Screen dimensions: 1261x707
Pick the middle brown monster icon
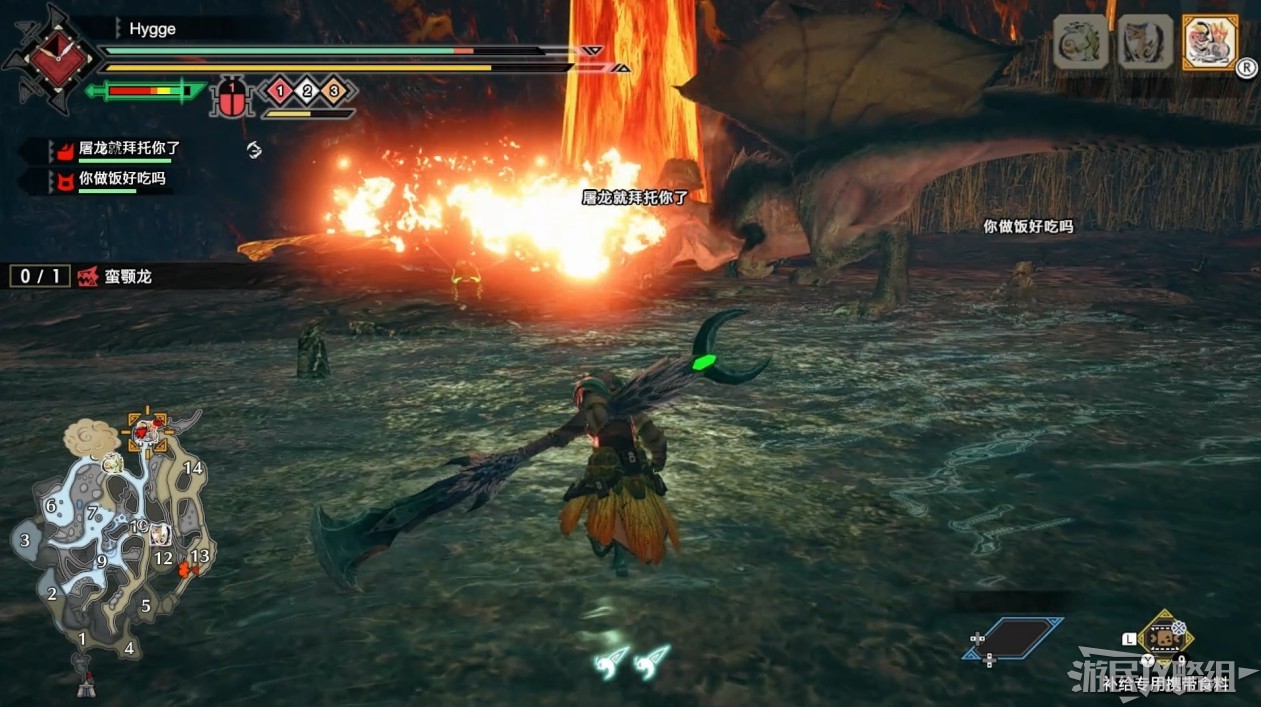tap(1145, 43)
